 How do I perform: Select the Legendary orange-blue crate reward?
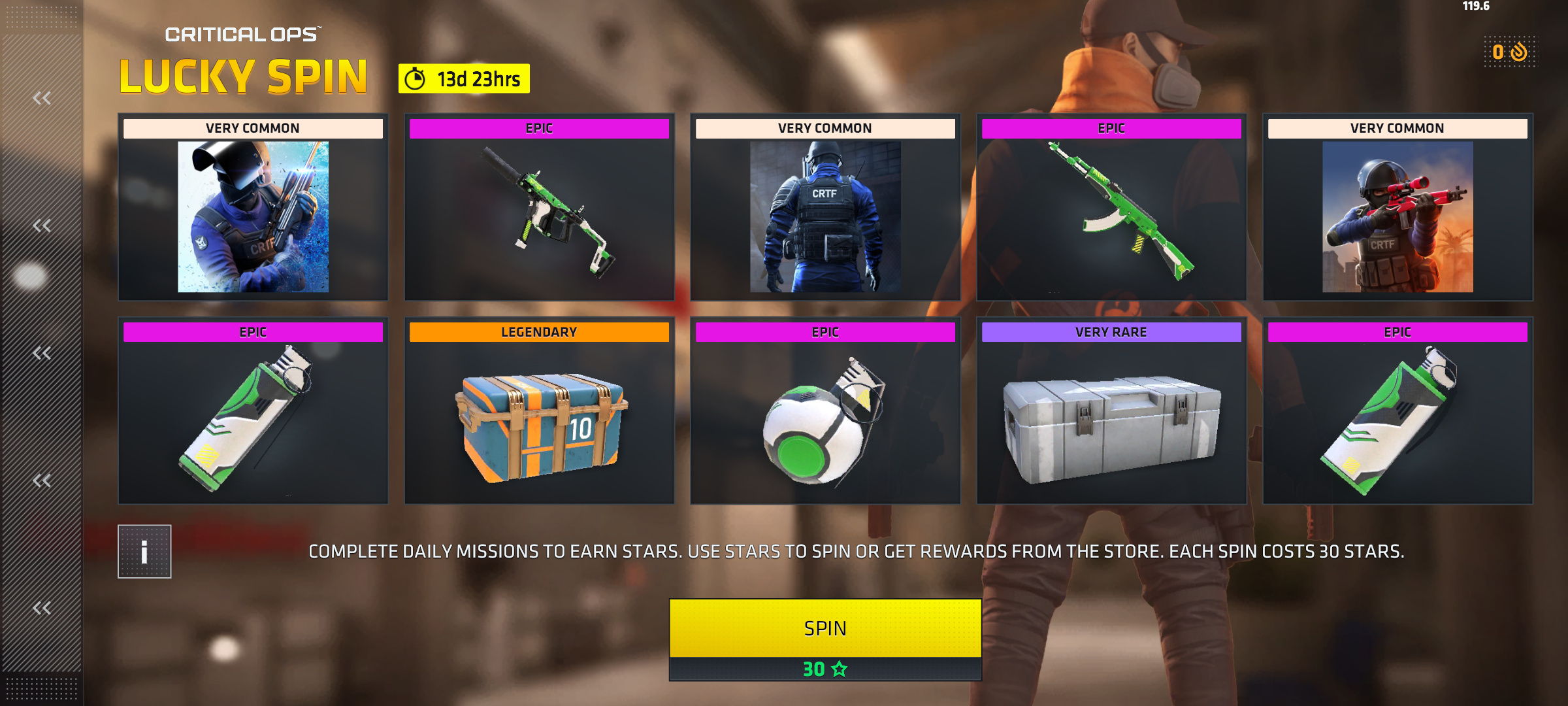(x=540, y=411)
